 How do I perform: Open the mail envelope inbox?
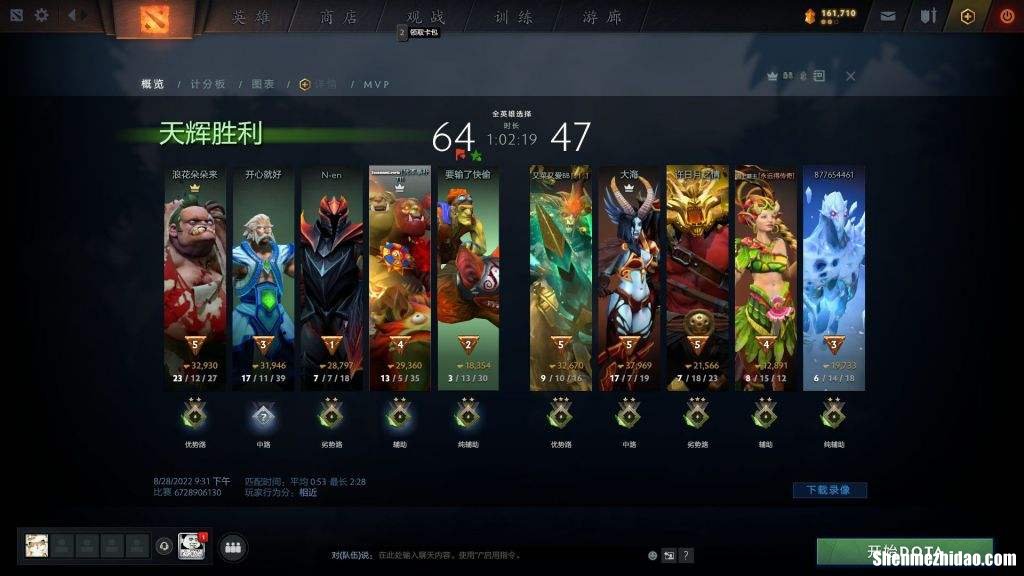888,16
